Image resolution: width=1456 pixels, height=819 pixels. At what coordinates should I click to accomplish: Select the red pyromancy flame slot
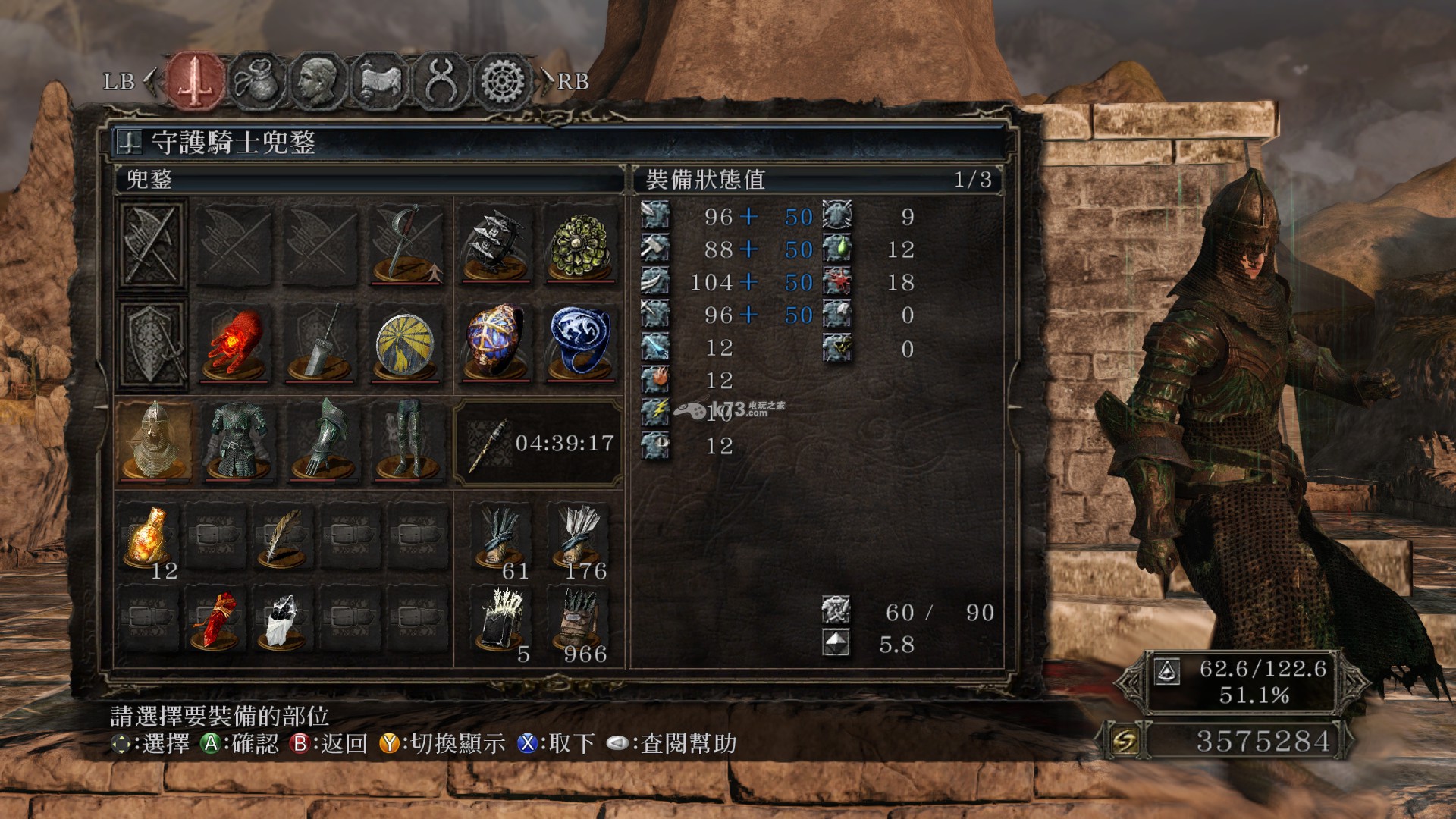[x=235, y=344]
